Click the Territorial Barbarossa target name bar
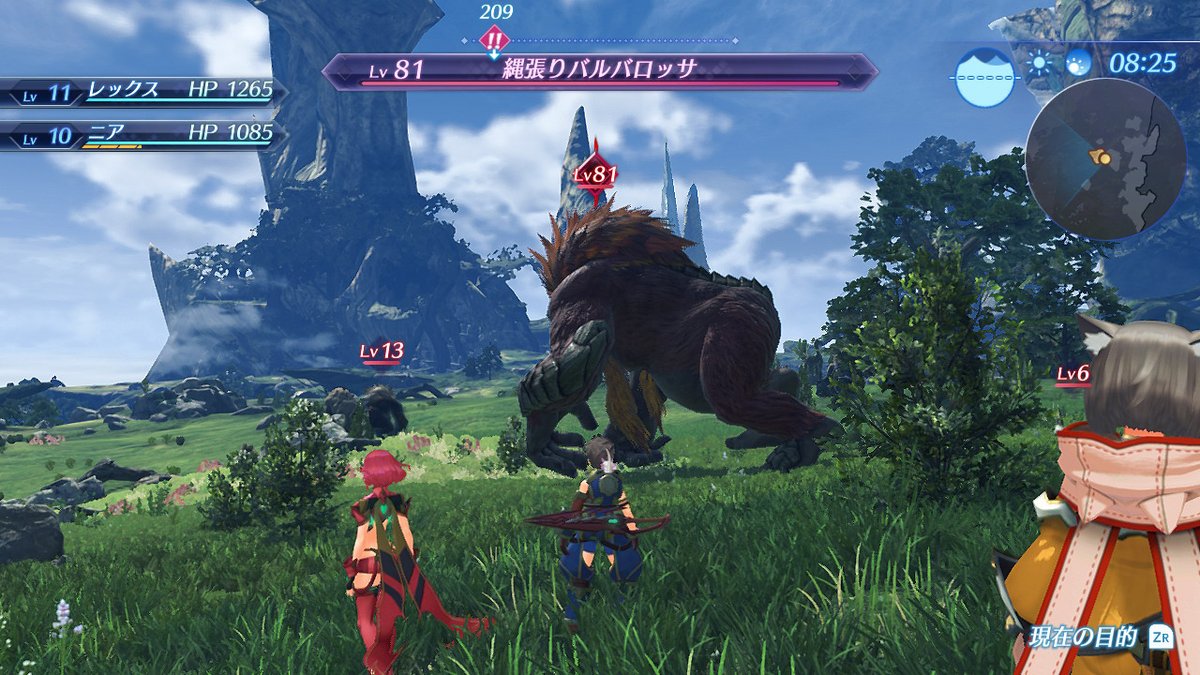The height and width of the screenshot is (675, 1200). click(600, 71)
